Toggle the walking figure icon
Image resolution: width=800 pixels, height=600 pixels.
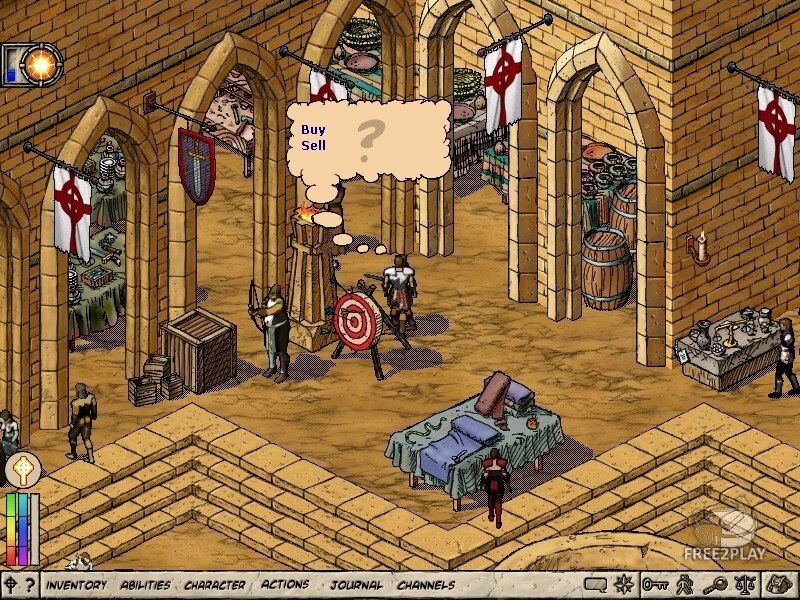pyautogui.click(x=685, y=585)
